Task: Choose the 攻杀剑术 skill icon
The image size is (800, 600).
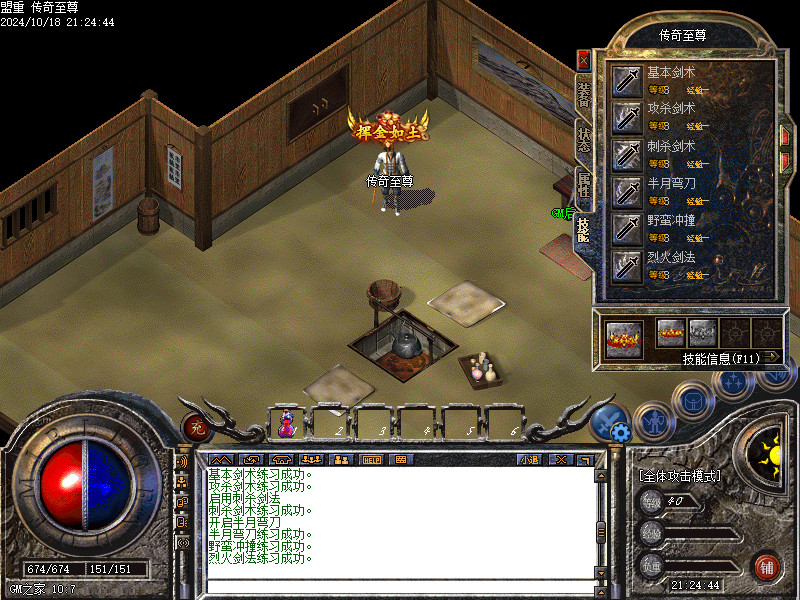Action: click(627, 117)
